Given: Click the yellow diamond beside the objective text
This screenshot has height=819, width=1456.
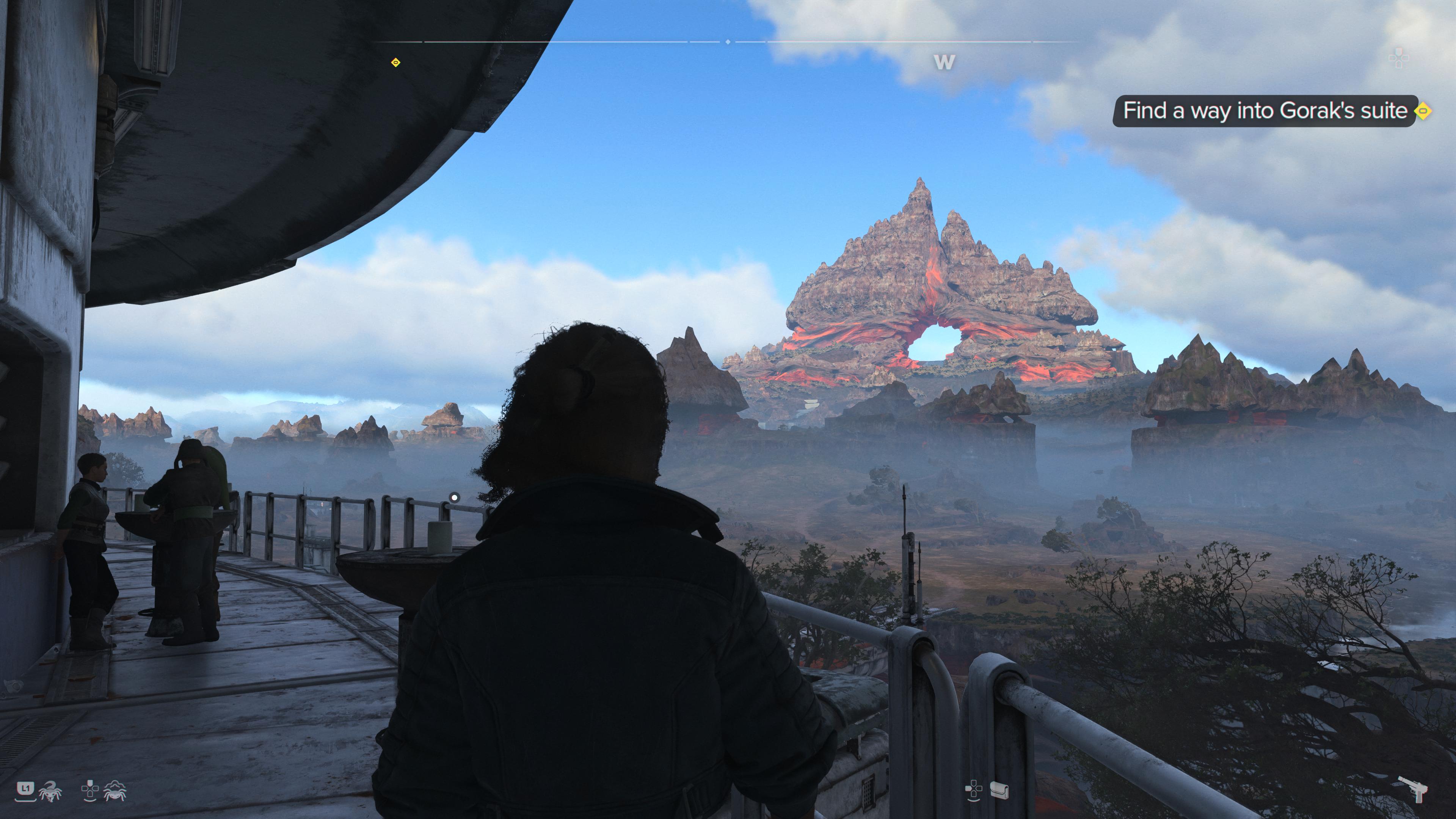Looking at the screenshot, I should [1423, 111].
